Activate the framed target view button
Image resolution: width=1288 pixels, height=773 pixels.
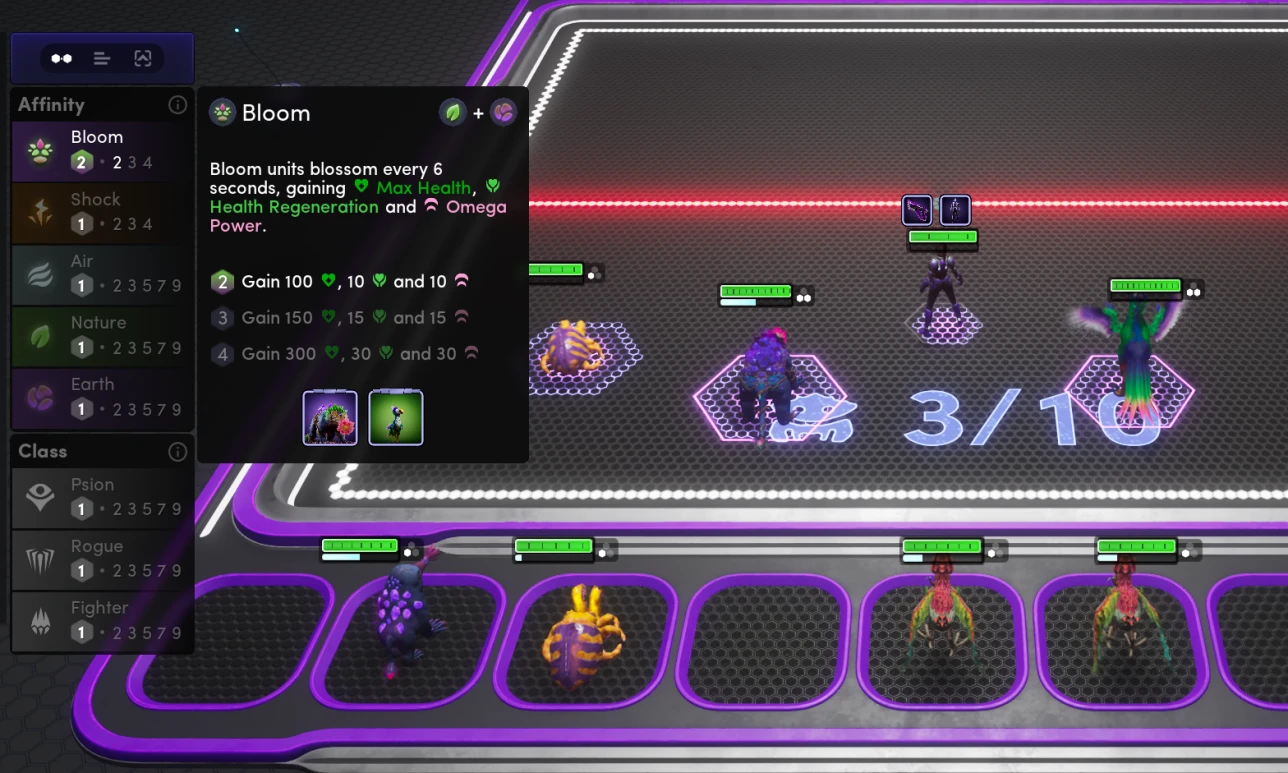(142, 59)
